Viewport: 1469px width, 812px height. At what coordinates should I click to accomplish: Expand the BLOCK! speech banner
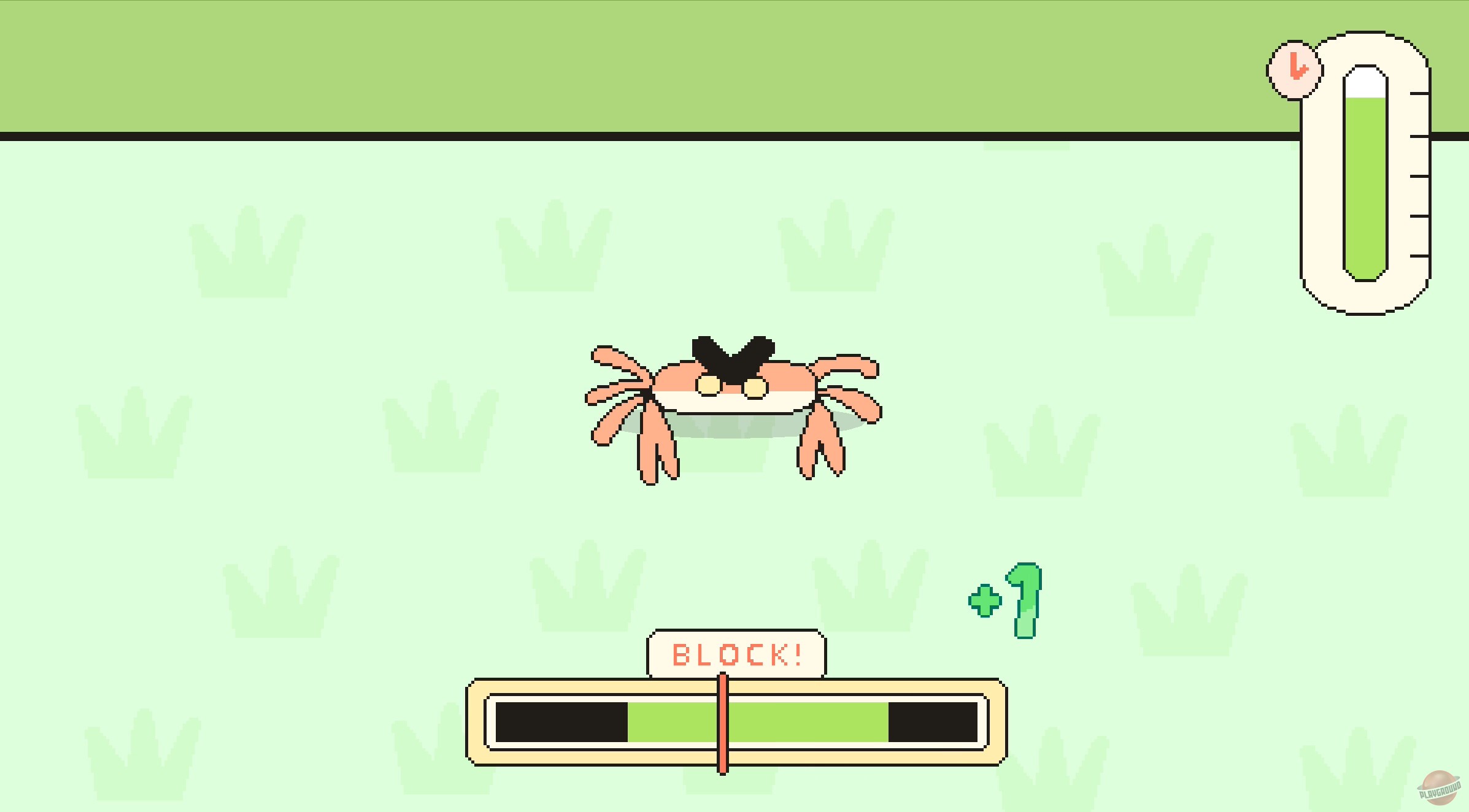(734, 653)
